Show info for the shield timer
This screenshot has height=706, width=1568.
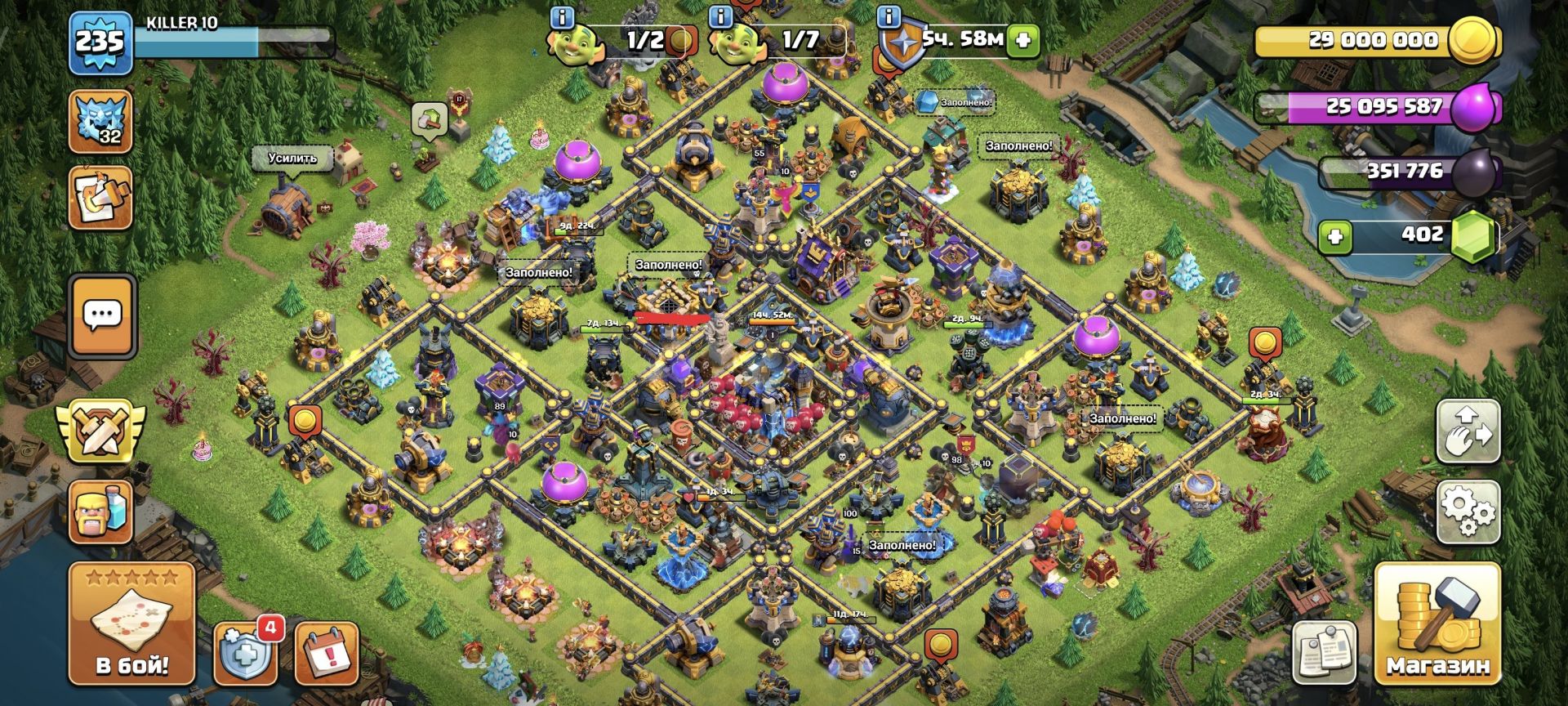[889, 16]
